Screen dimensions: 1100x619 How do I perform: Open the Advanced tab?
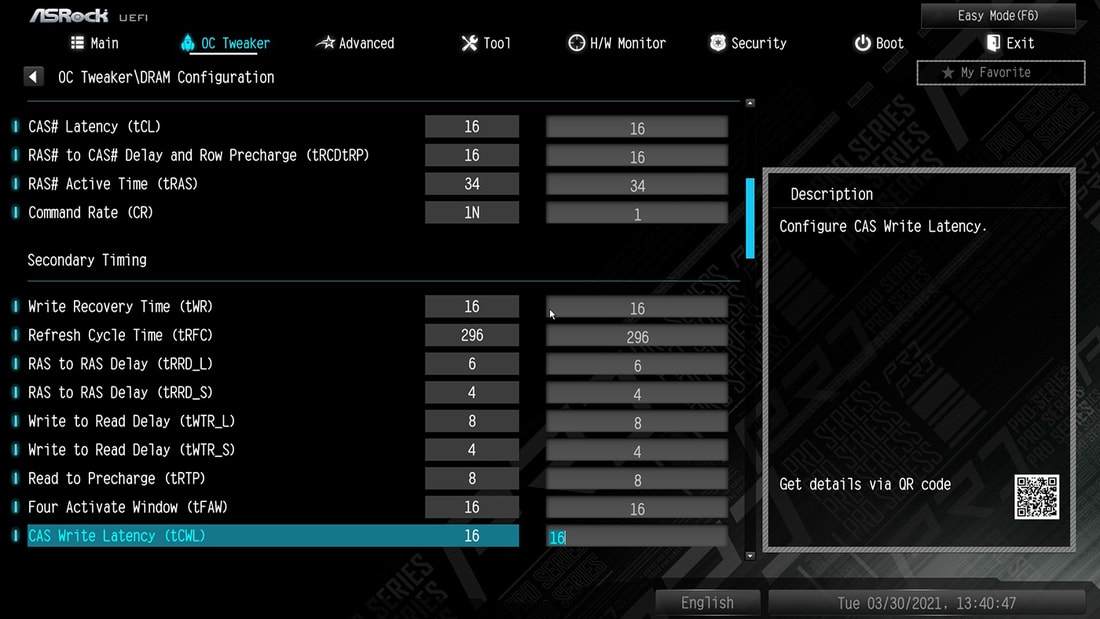[x=355, y=43]
